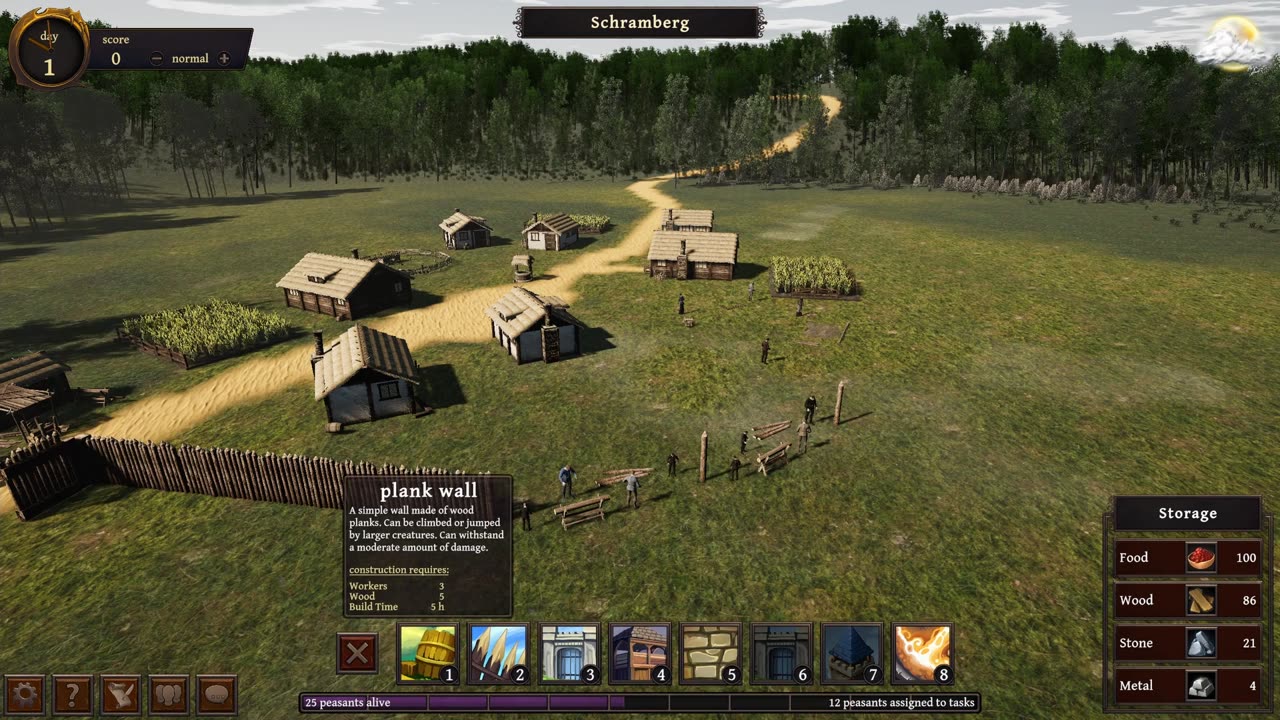1280x720 pixels.
Task: Pick the wooden tower build slot 4
Action: (639, 654)
